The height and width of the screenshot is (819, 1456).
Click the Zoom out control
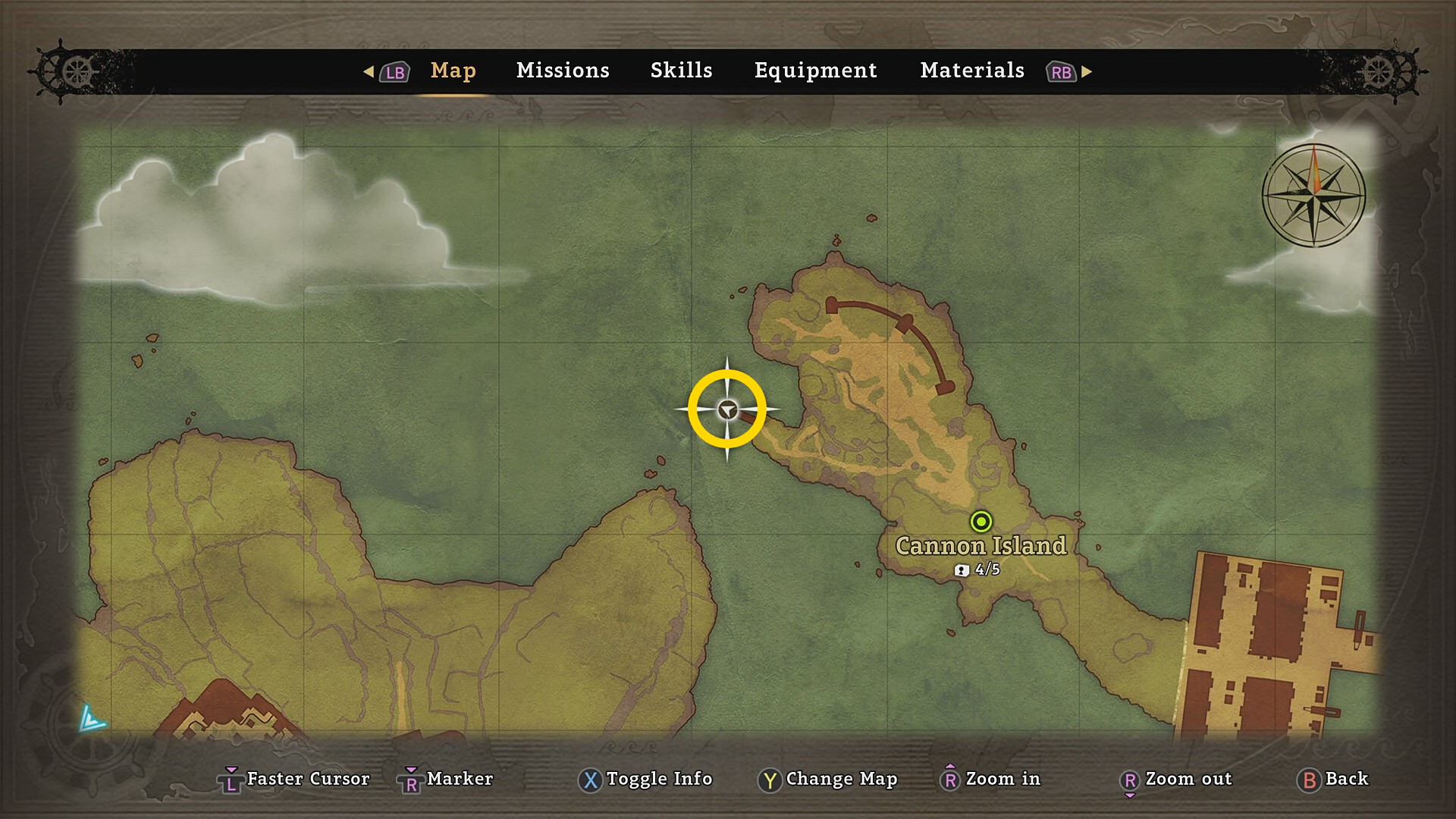pyautogui.click(x=1176, y=779)
